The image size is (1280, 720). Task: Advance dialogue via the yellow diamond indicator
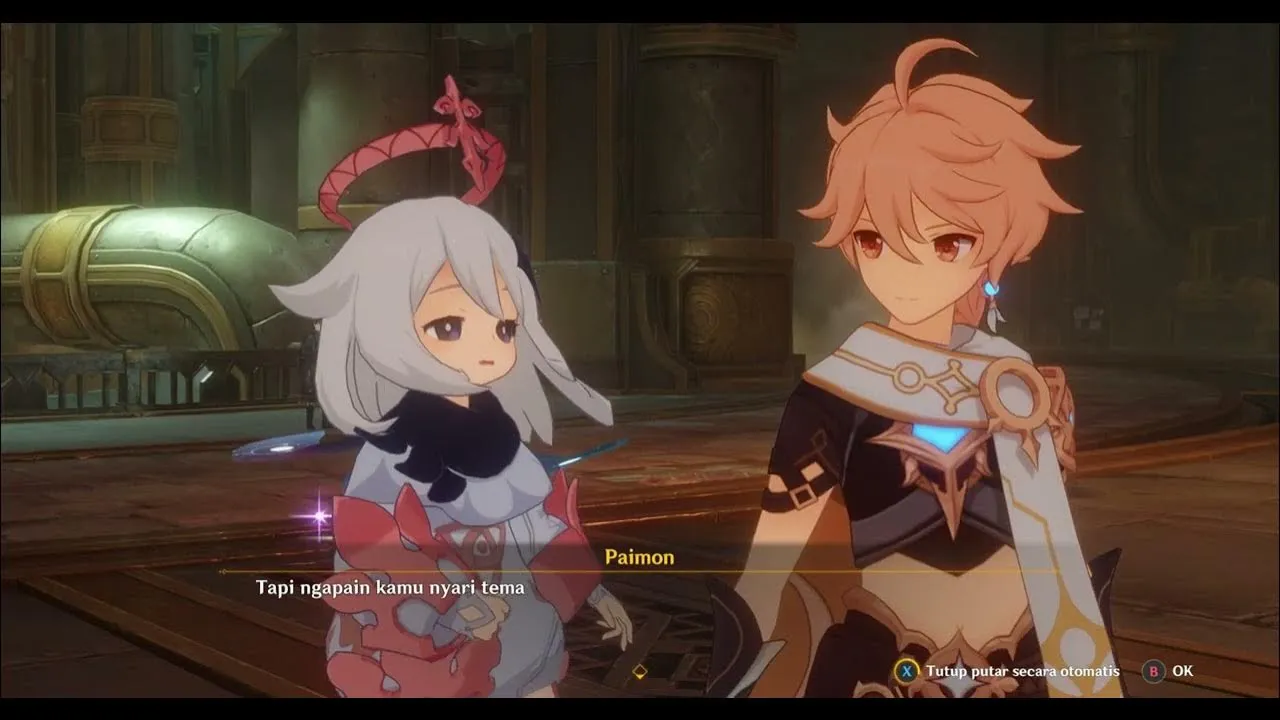coord(640,671)
